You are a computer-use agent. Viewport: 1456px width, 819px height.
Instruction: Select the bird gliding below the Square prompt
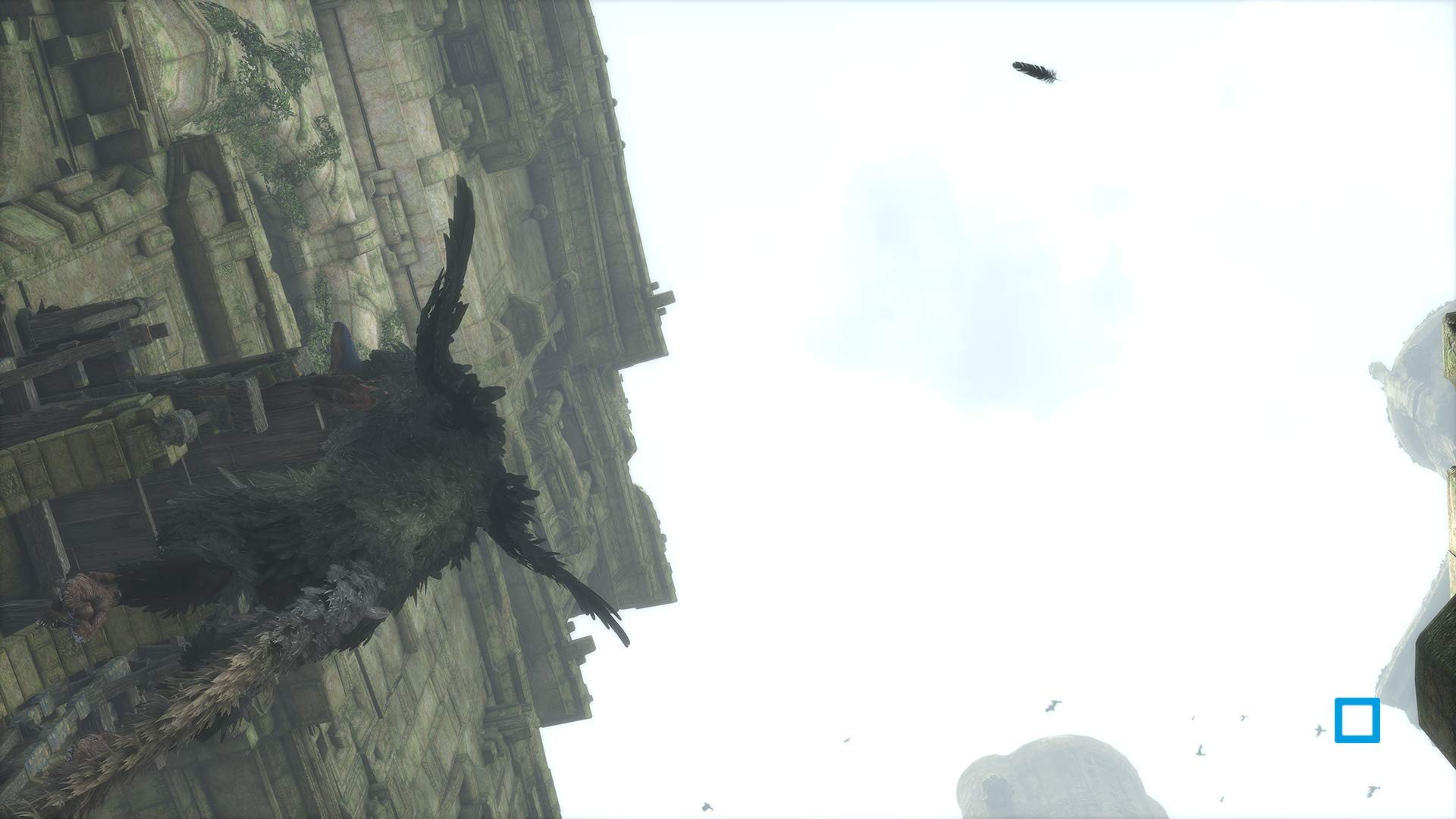click(x=1373, y=790)
